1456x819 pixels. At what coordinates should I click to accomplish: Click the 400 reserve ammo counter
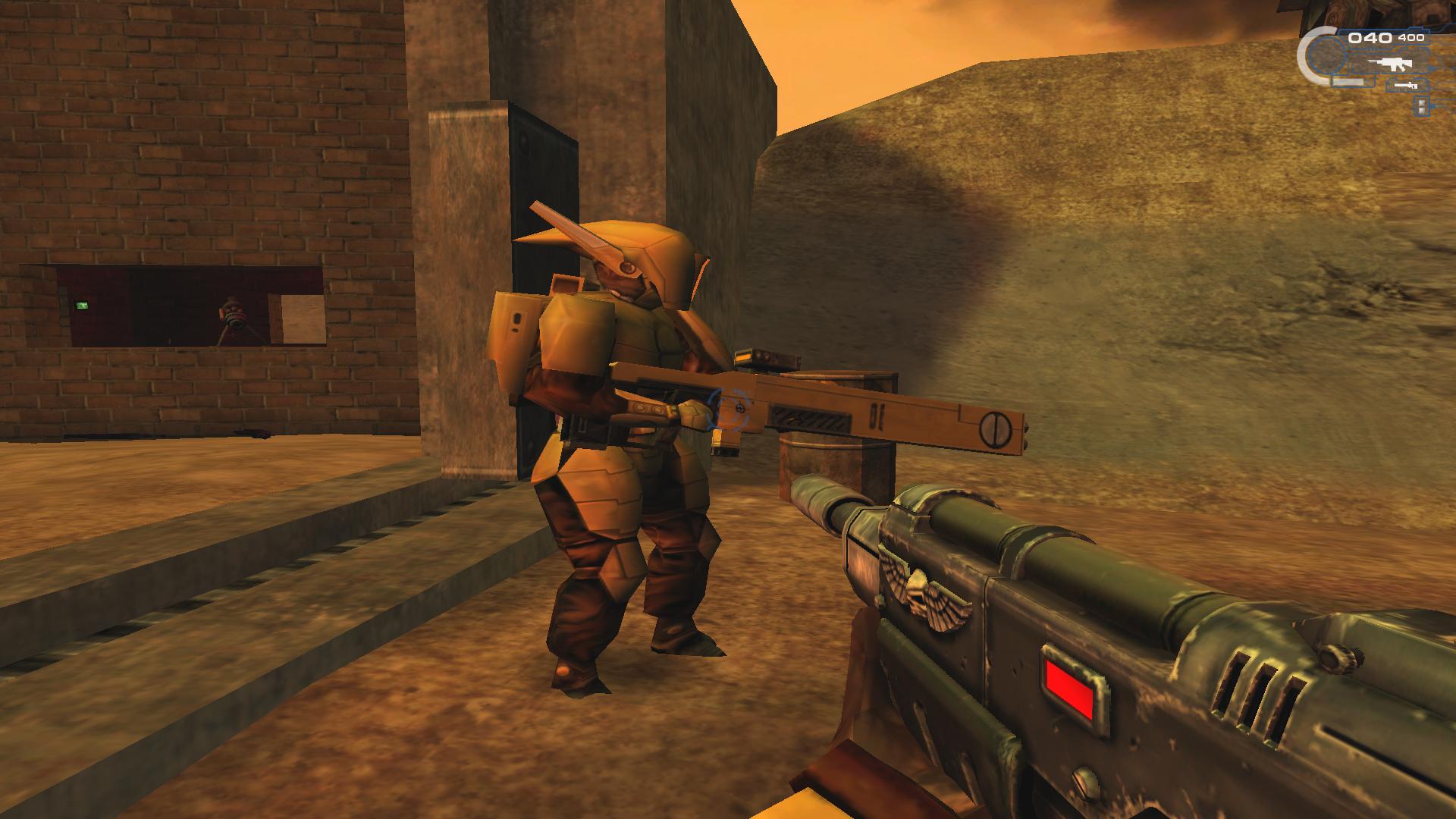1411,37
